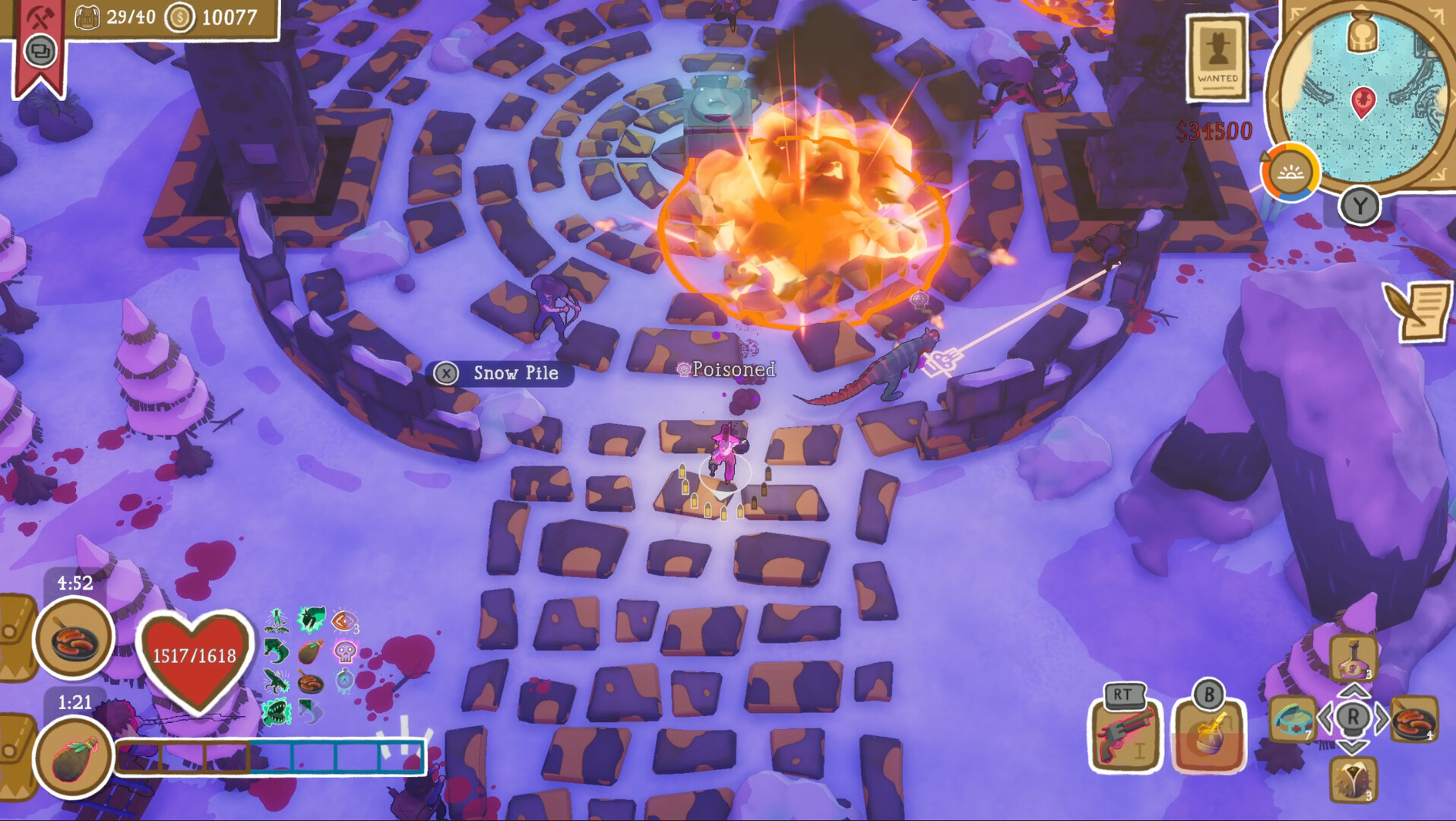Choose the sausage skillet quick slot
The image size is (1456, 821).
tap(1414, 718)
